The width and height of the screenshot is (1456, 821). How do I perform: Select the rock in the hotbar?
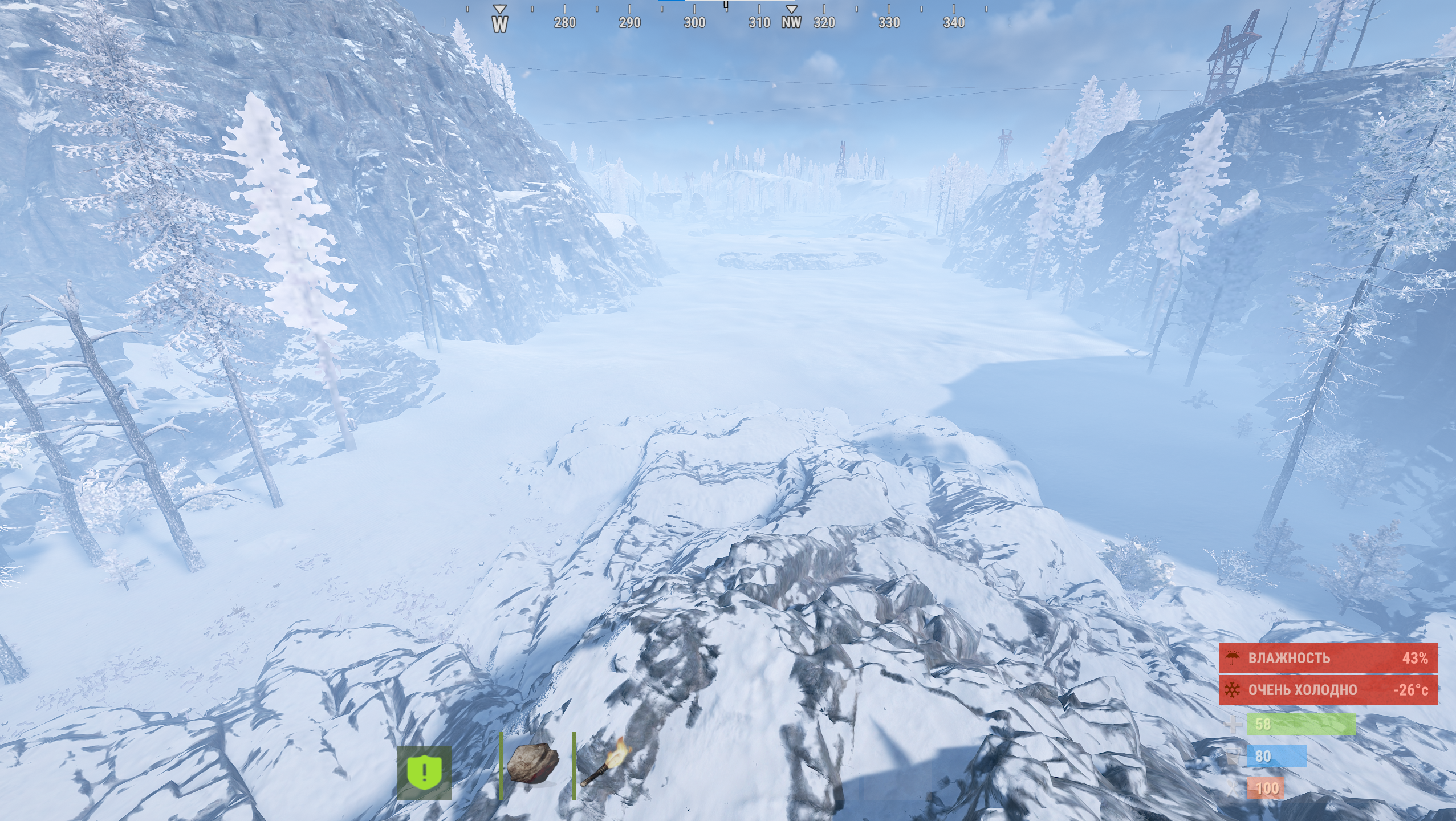click(532, 765)
